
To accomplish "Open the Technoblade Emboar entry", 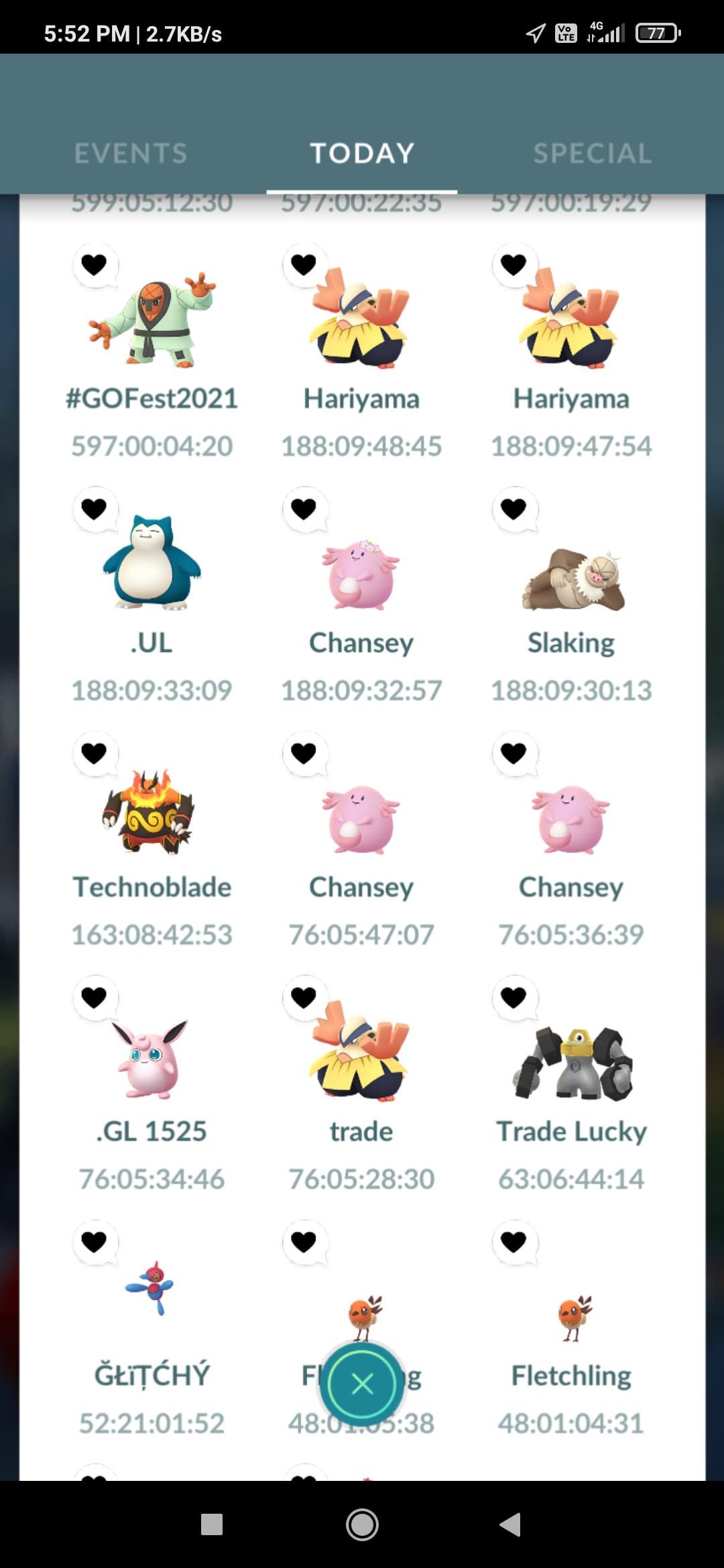I will click(152, 812).
